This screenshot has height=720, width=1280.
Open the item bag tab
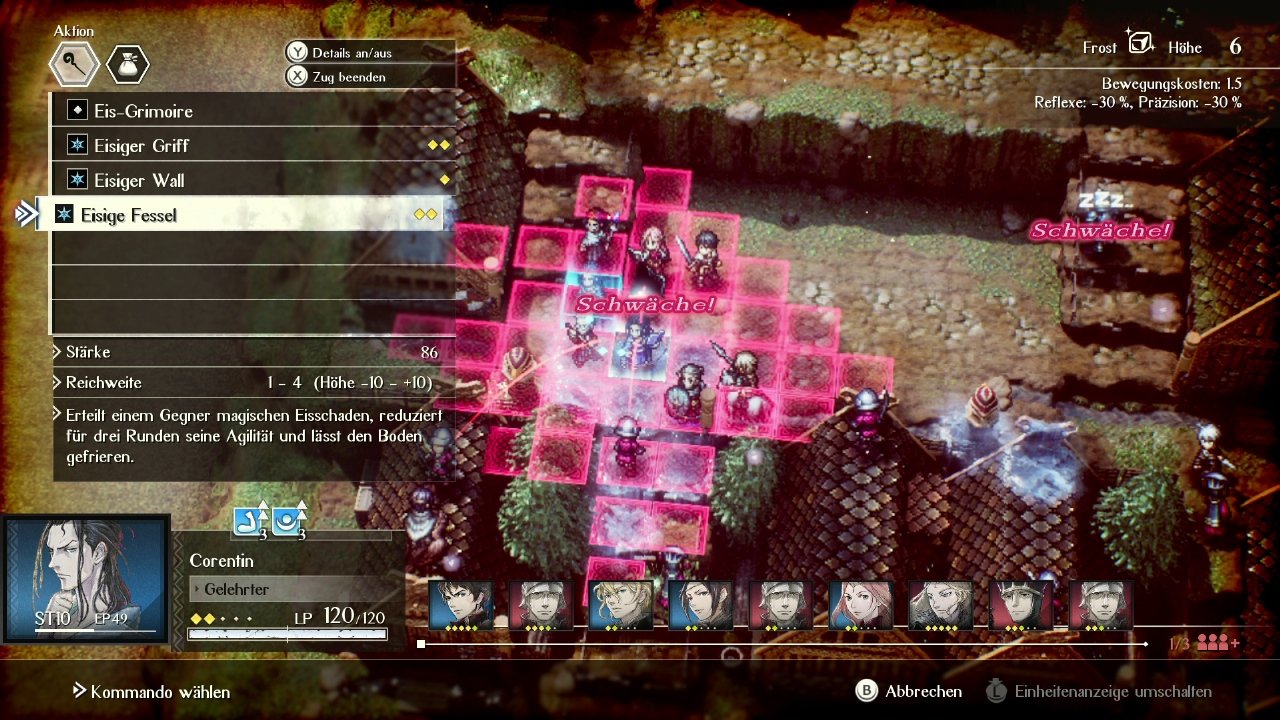(x=127, y=65)
